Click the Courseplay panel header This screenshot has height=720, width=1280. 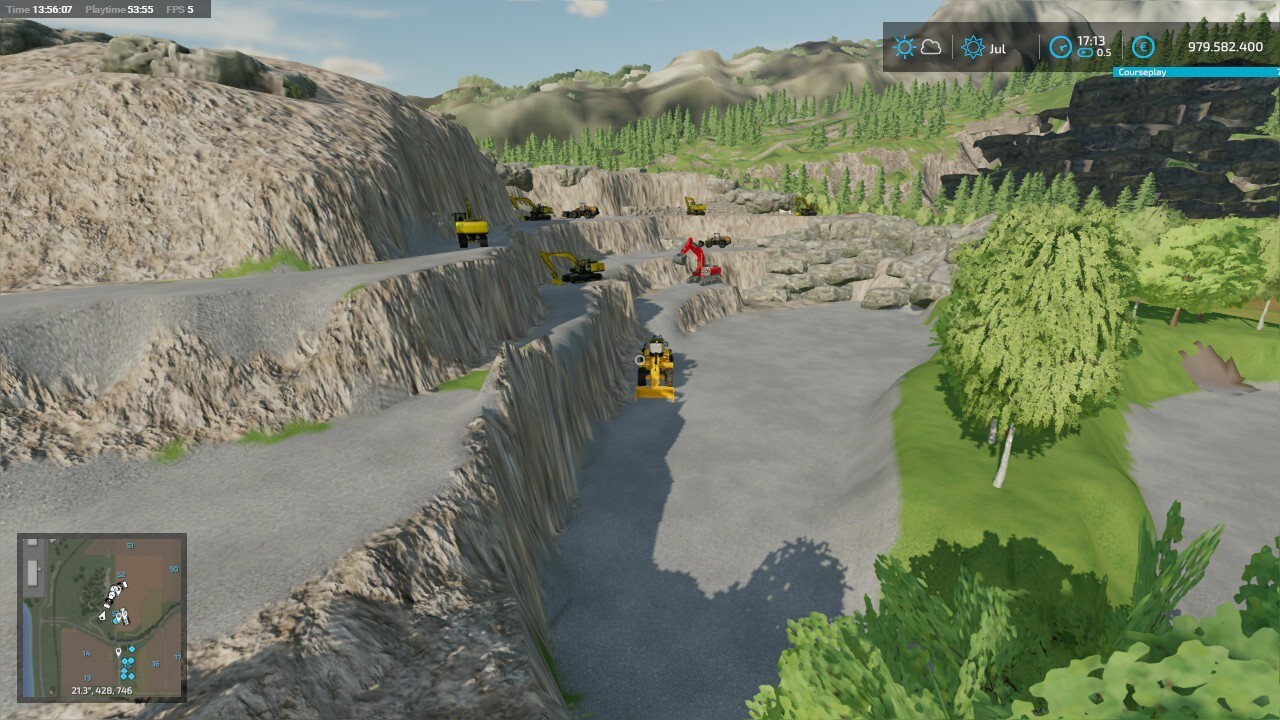tap(1195, 73)
